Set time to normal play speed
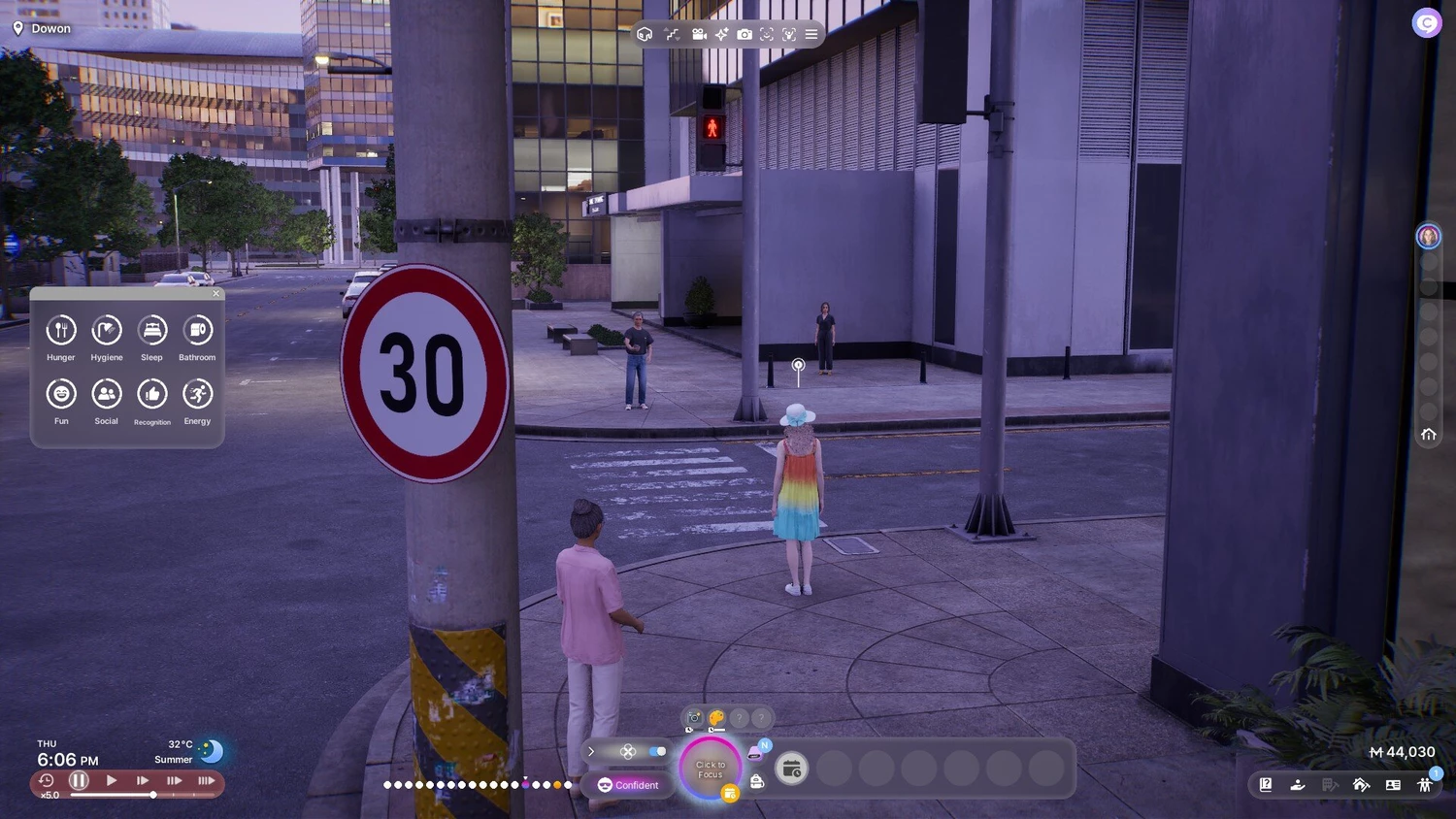Viewport: 1456px width, 819px height. 112,780
